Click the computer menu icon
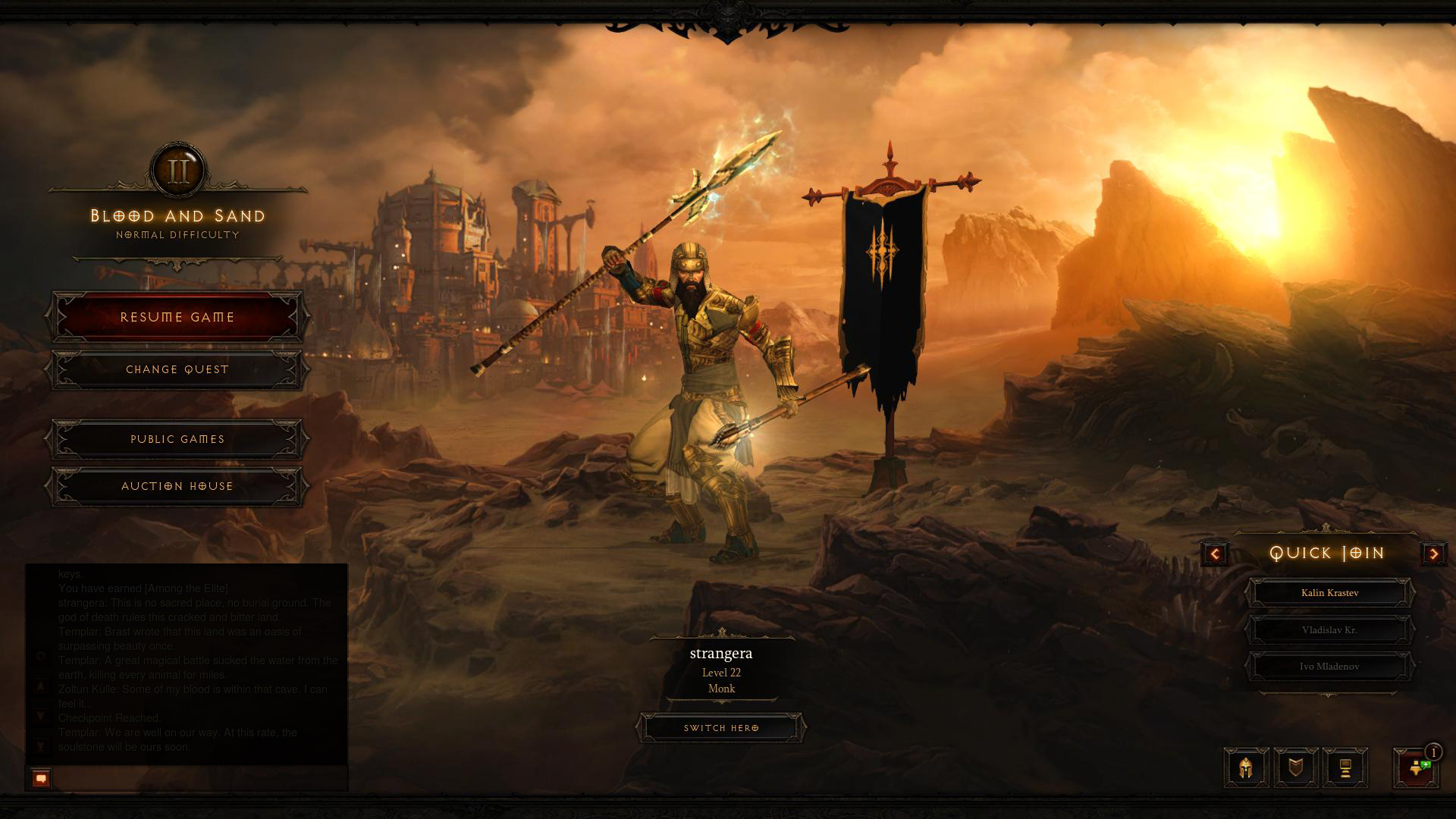This screenshot has height=819, width=1456. click(1345, 768)
